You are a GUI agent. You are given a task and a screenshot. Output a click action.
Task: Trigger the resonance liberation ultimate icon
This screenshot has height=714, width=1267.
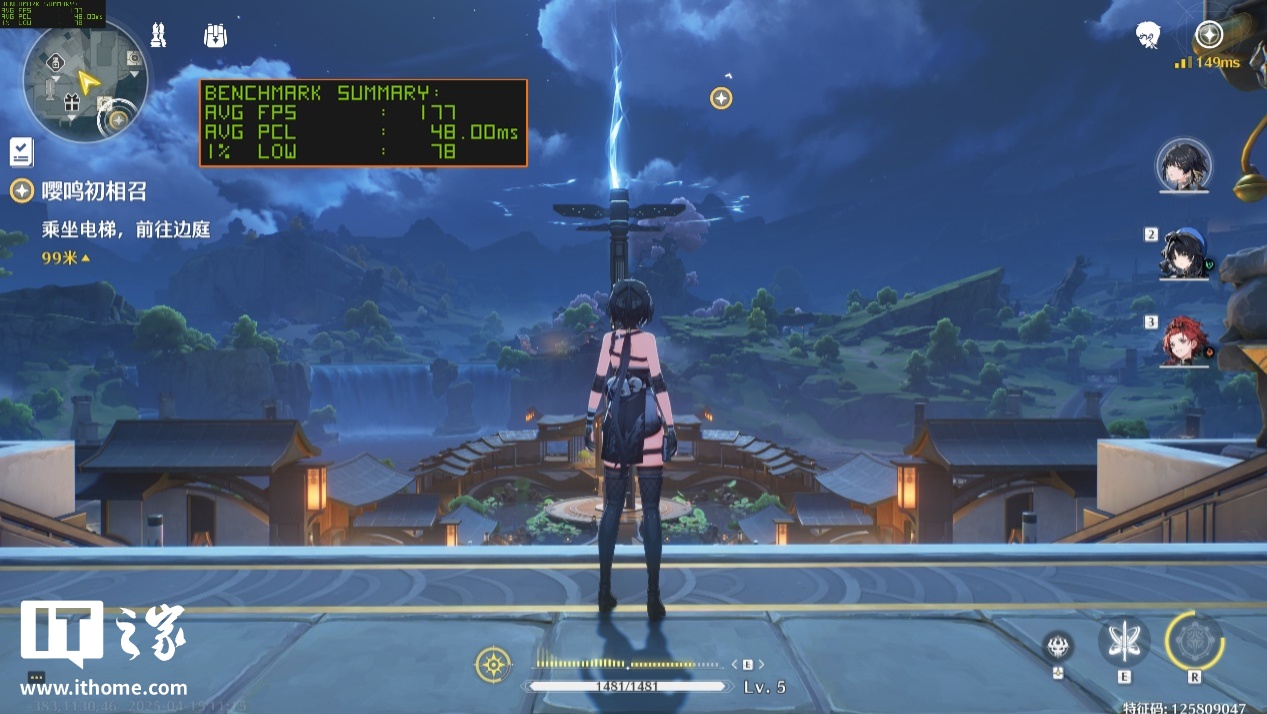point(1194,641)
